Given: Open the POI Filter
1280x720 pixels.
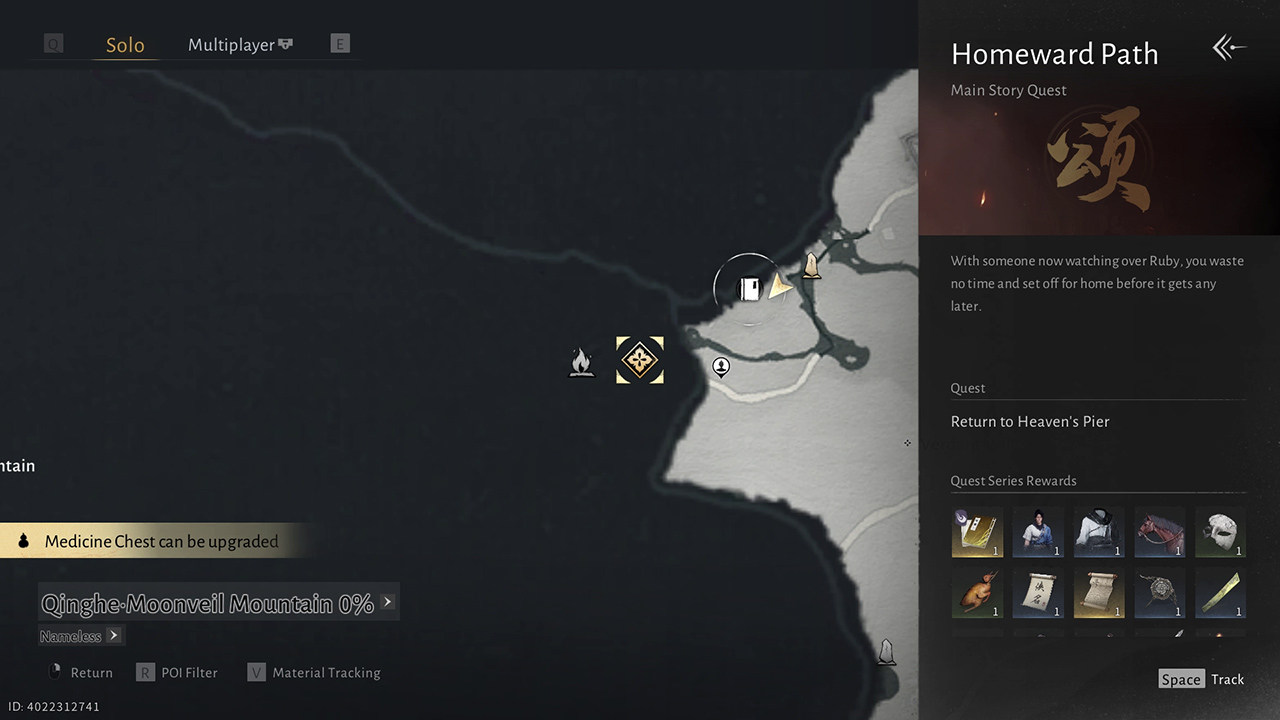Looking at the screenshot, I should click(x=178, y=673).
